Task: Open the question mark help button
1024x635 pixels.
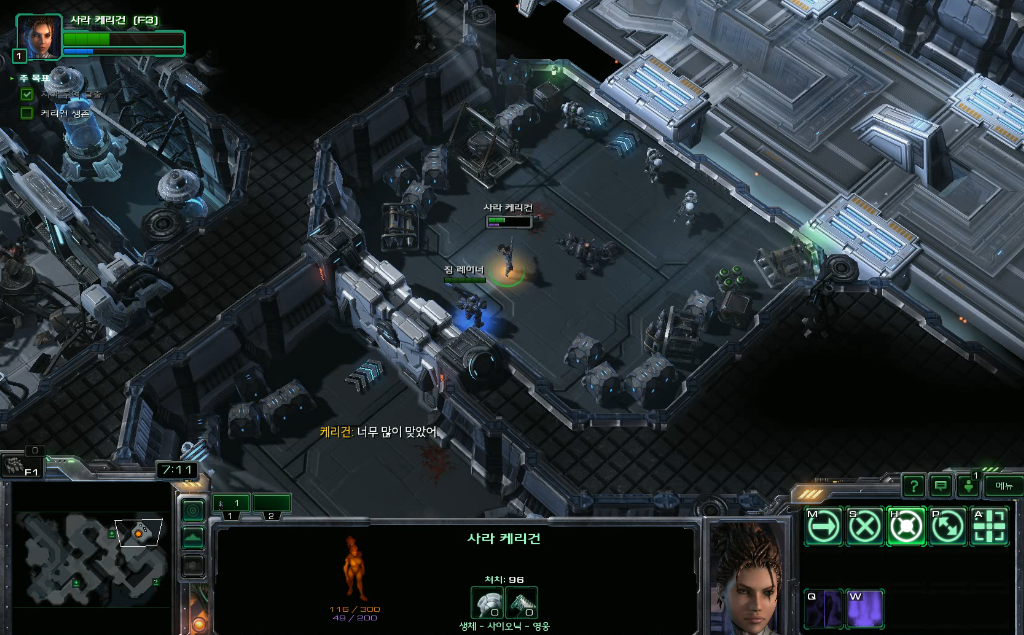Action: point(913,486)
